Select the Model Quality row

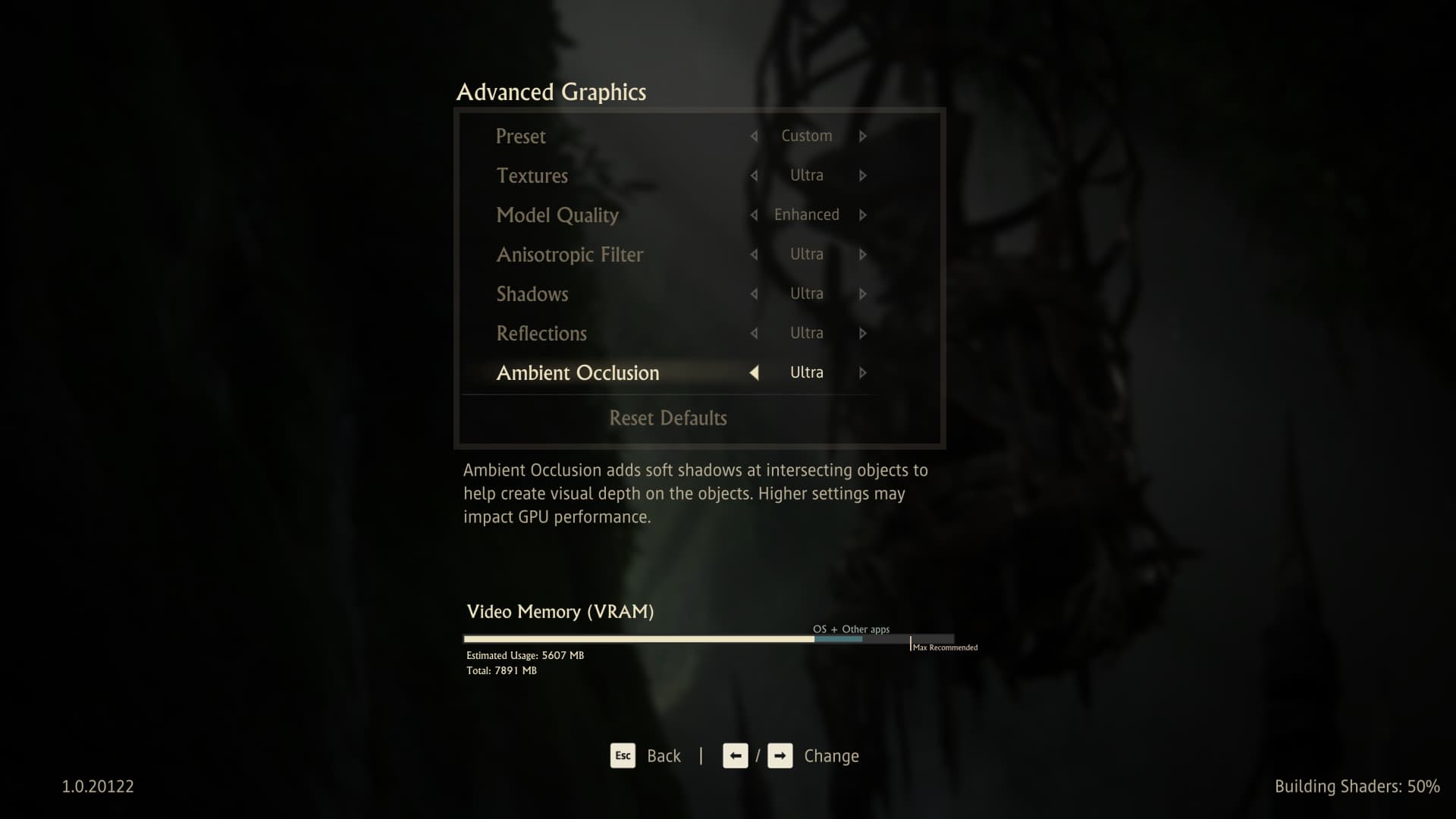pos(557,215)
